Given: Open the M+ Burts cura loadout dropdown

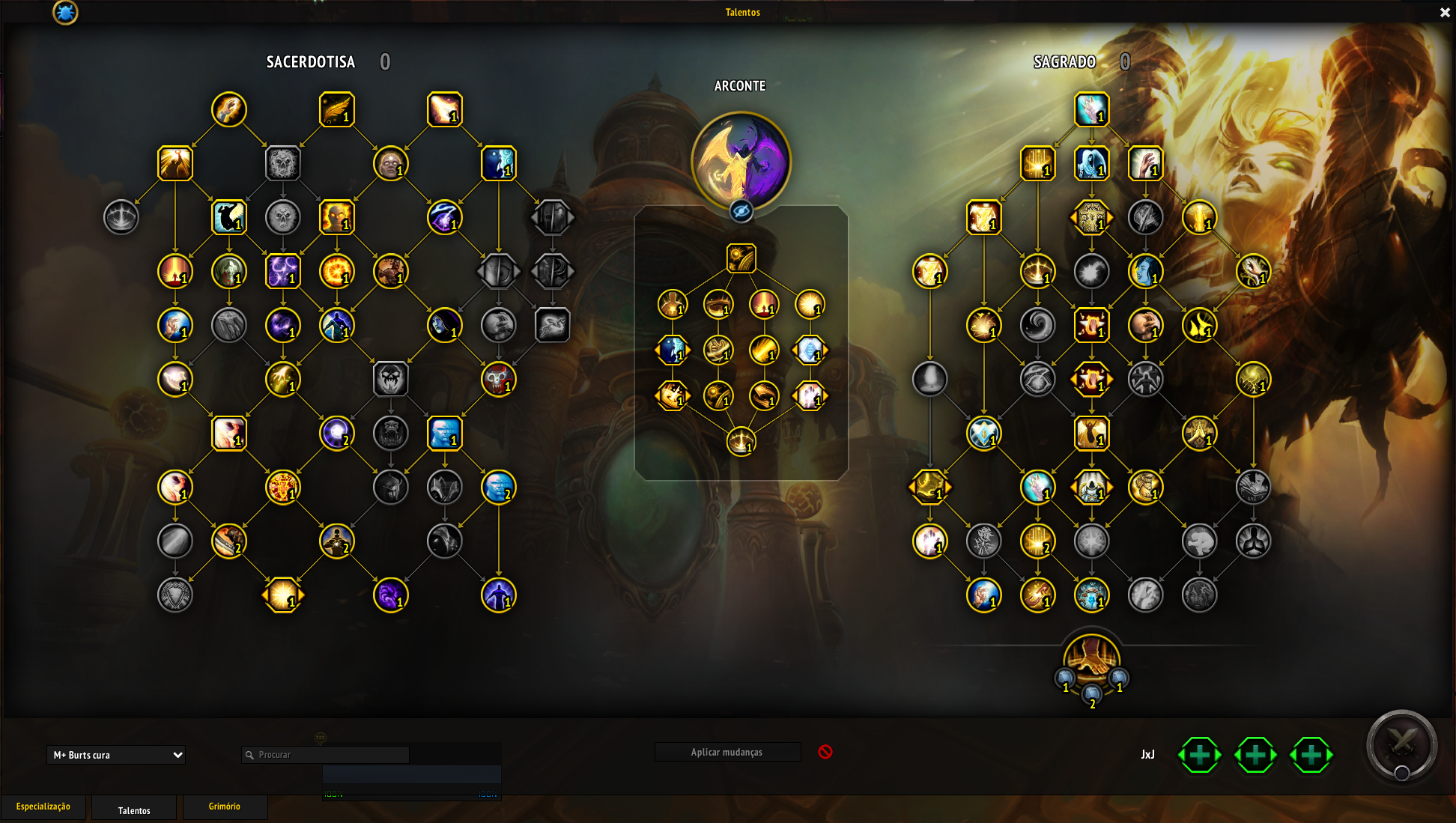Looking at the screenshot, I should [x=116, y=755].
